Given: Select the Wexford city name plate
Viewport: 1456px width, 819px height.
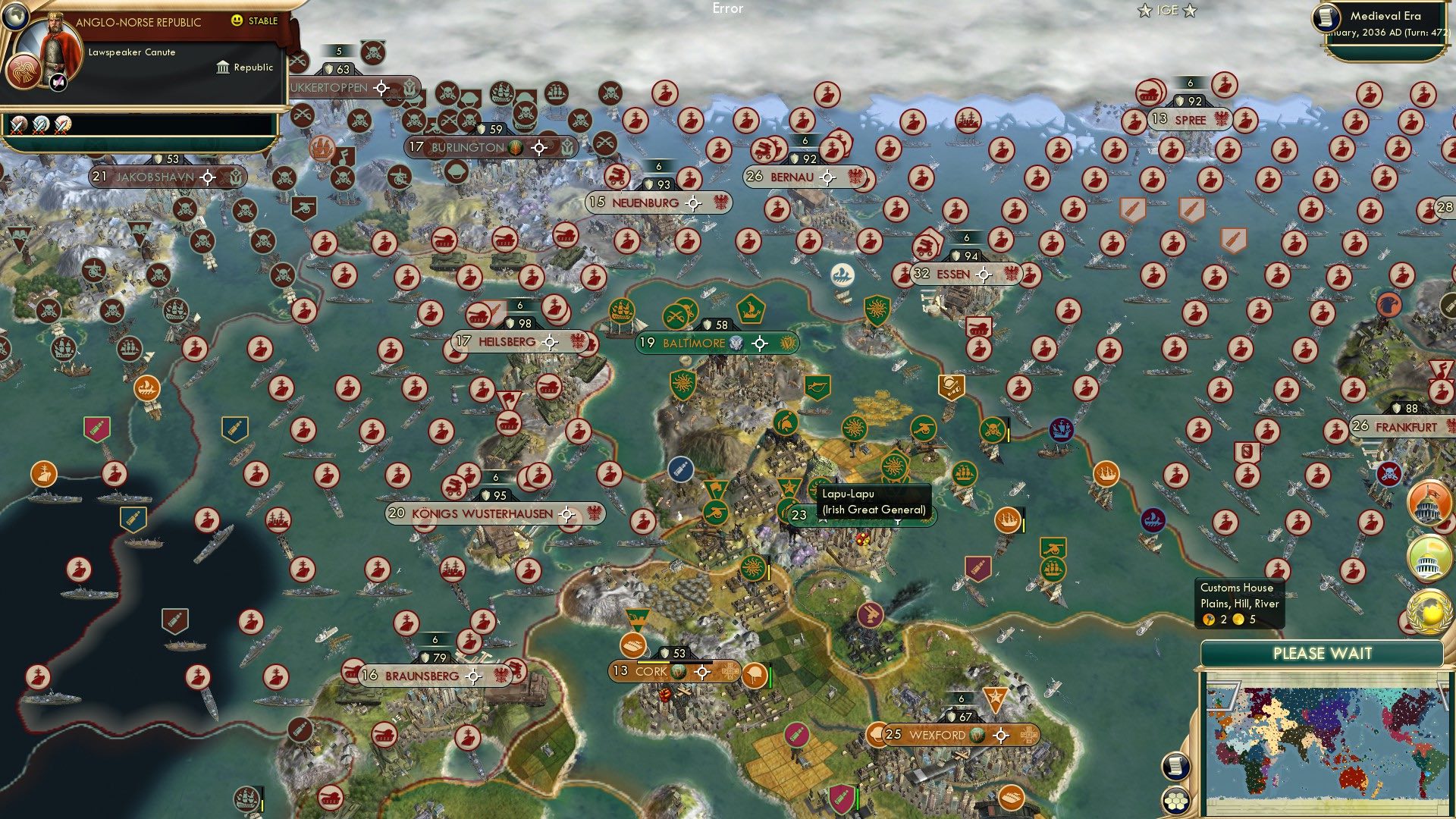Looking at the screenshot, I should coord(940,734).
